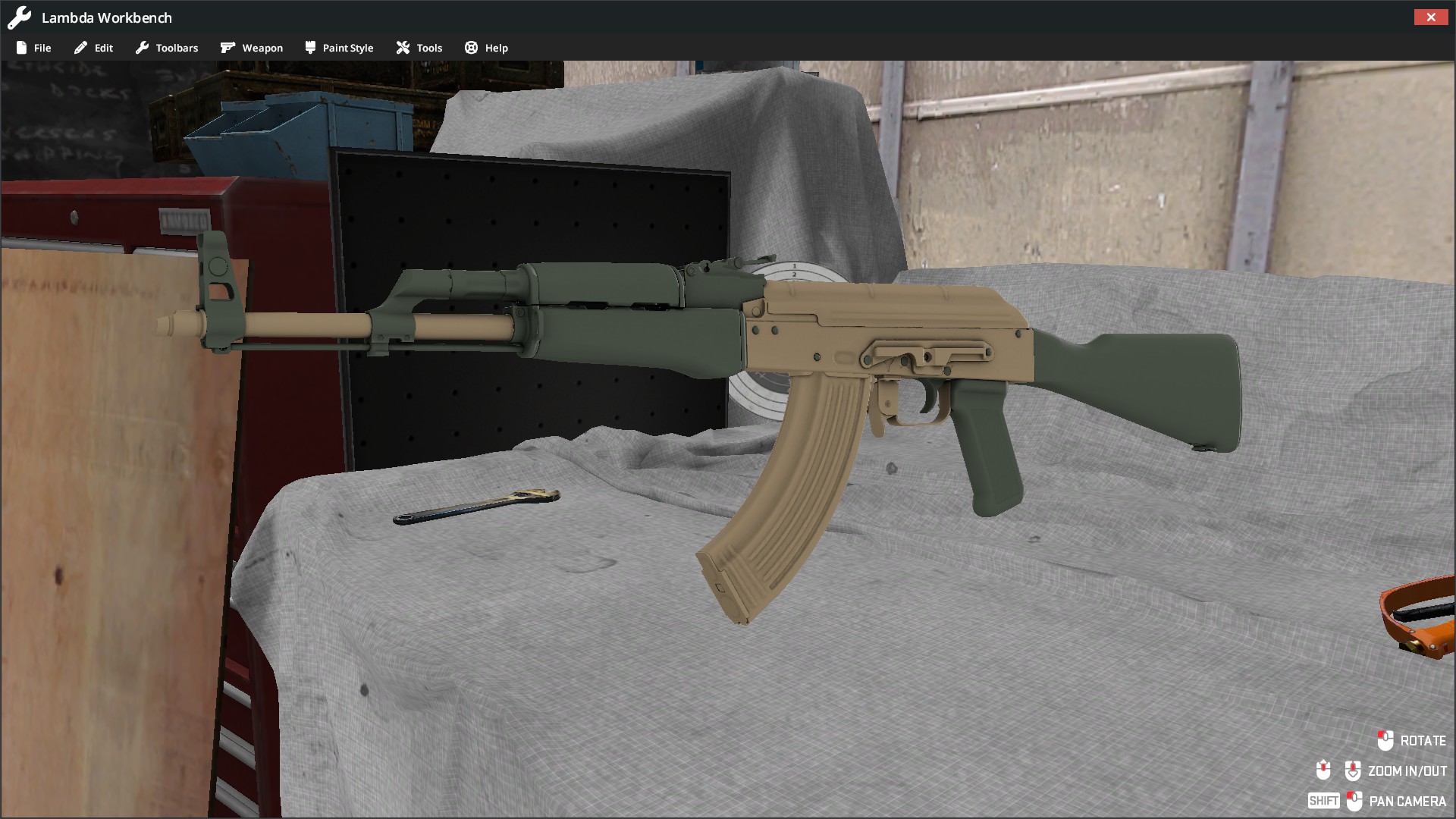This screenshot has height=819, width=1456.
Task: Click the crossed tools icon next to Tools
Action: [x=402, y=47]
